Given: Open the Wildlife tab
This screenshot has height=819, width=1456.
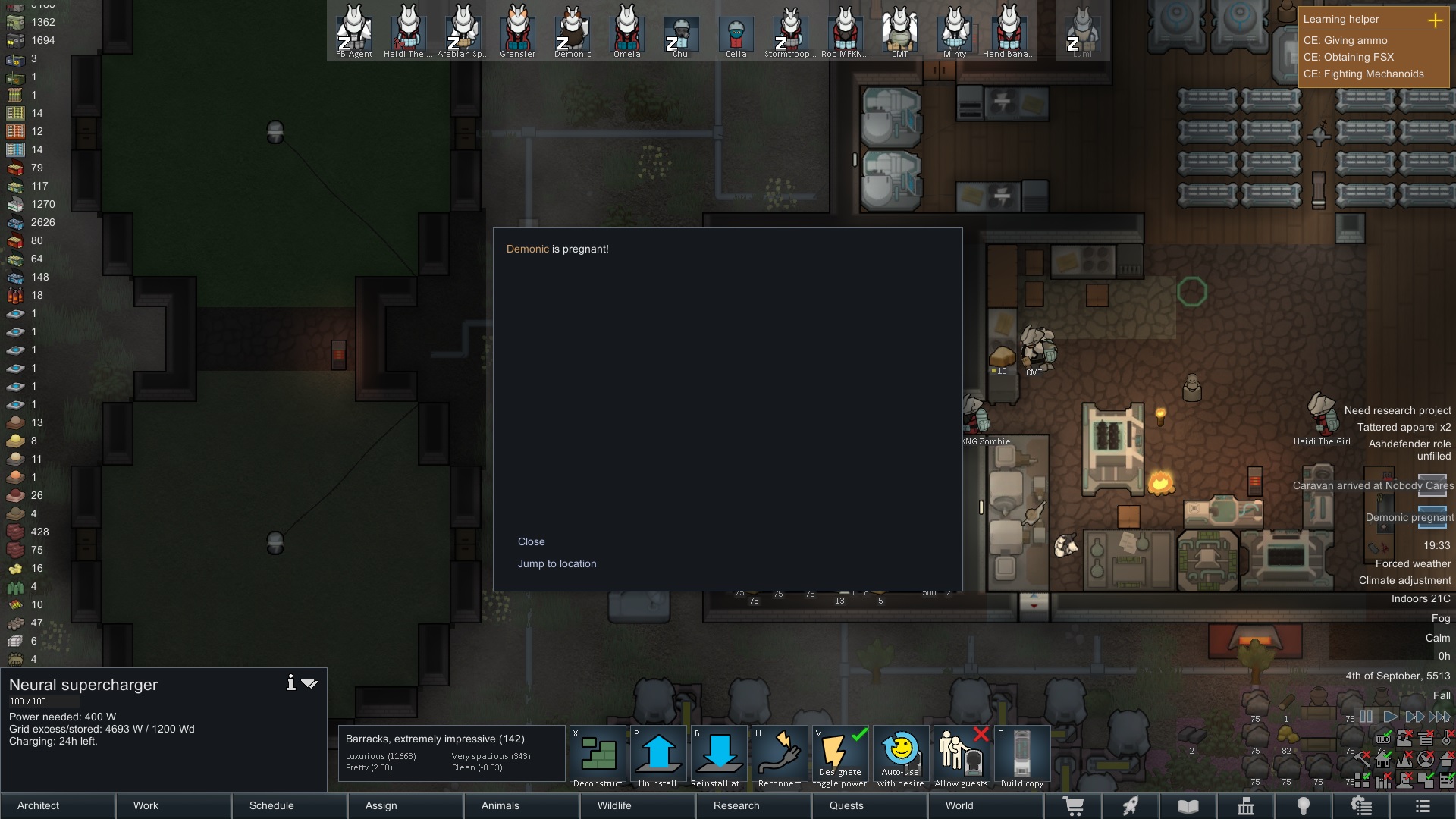Looking at the screenshot, I should point(613,805).
